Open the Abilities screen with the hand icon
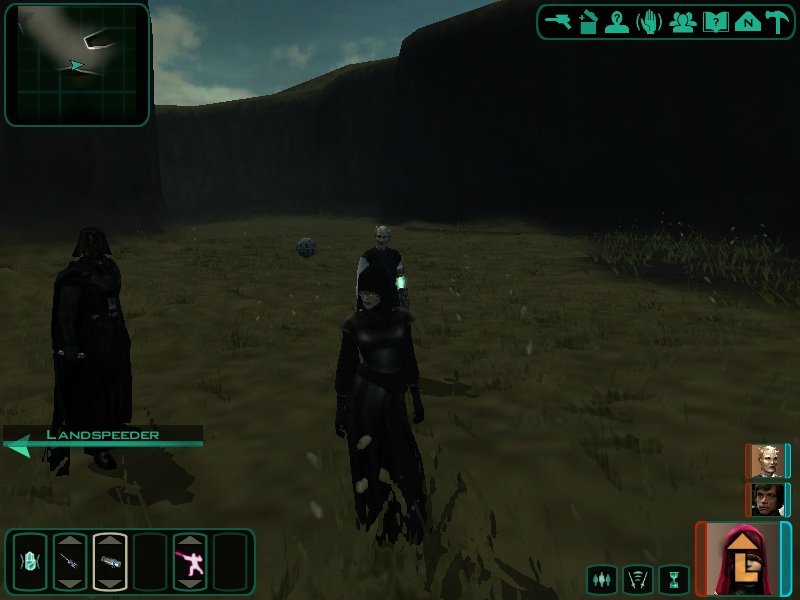 point(650,22)
